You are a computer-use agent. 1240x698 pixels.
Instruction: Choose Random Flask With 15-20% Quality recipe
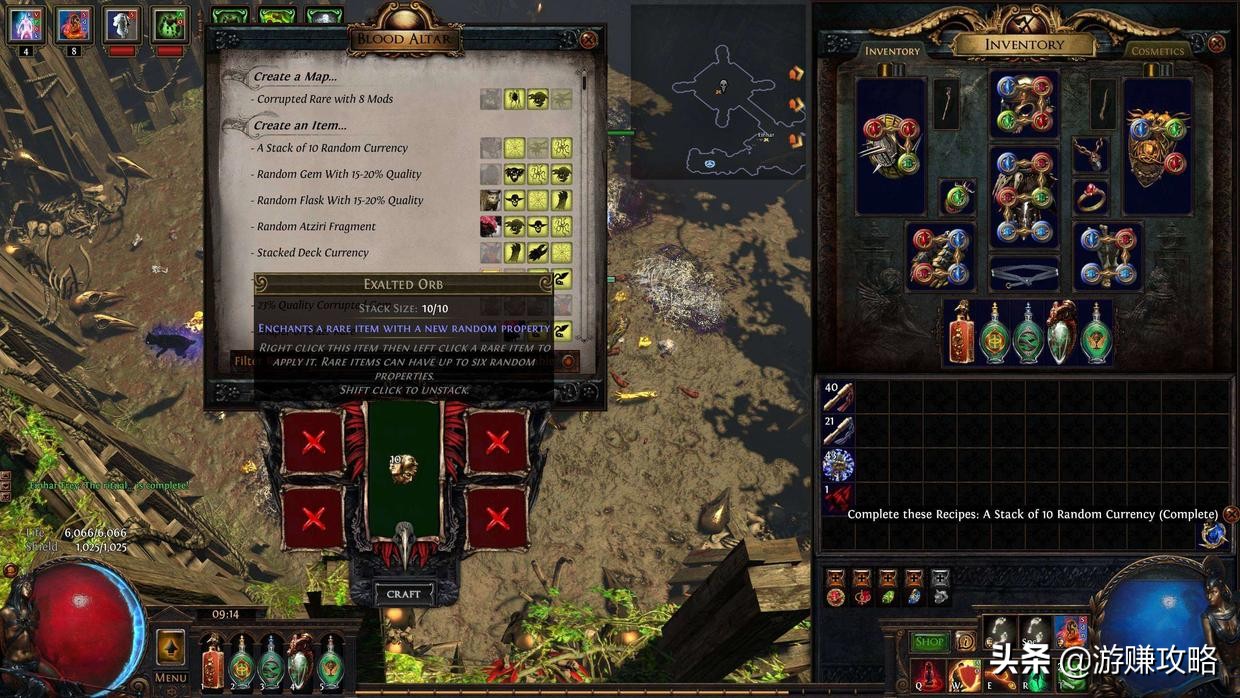click(340, 200)
